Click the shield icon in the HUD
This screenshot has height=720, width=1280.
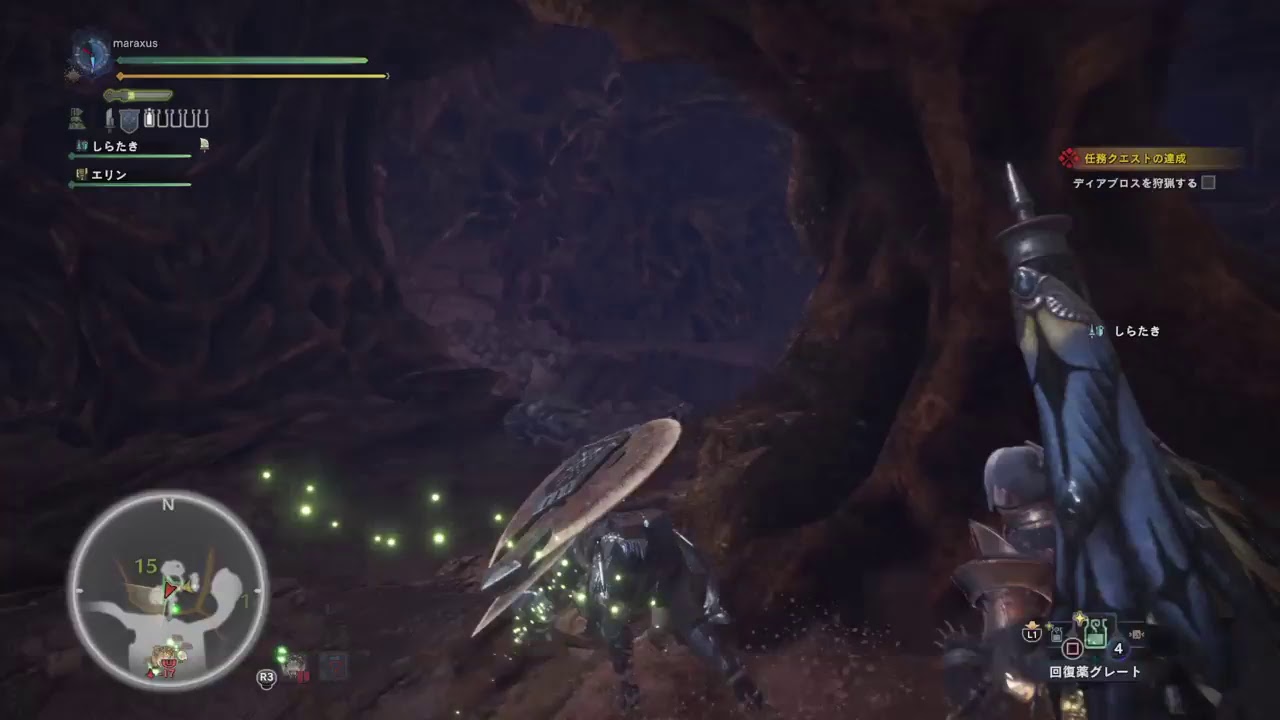pos(128,119)
